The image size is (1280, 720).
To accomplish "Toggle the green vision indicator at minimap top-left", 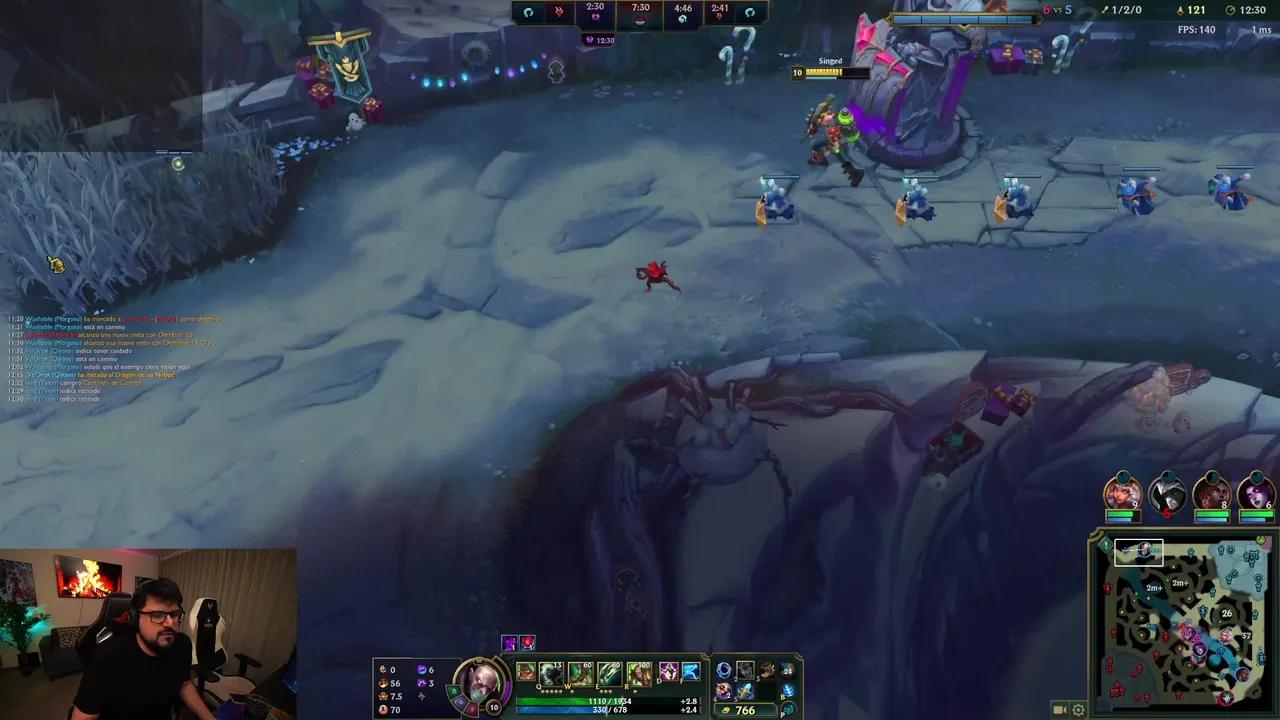I will [1105, 543].
